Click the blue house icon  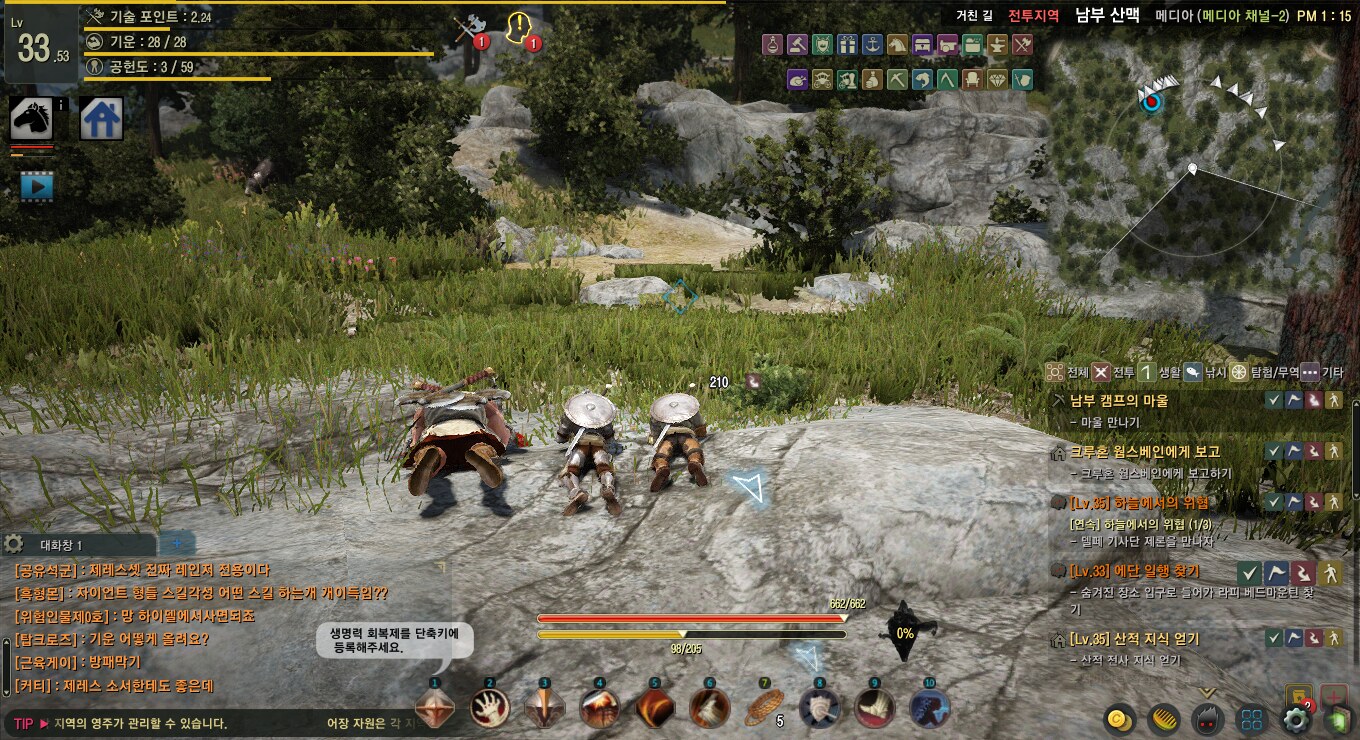[x=101, y=119]
